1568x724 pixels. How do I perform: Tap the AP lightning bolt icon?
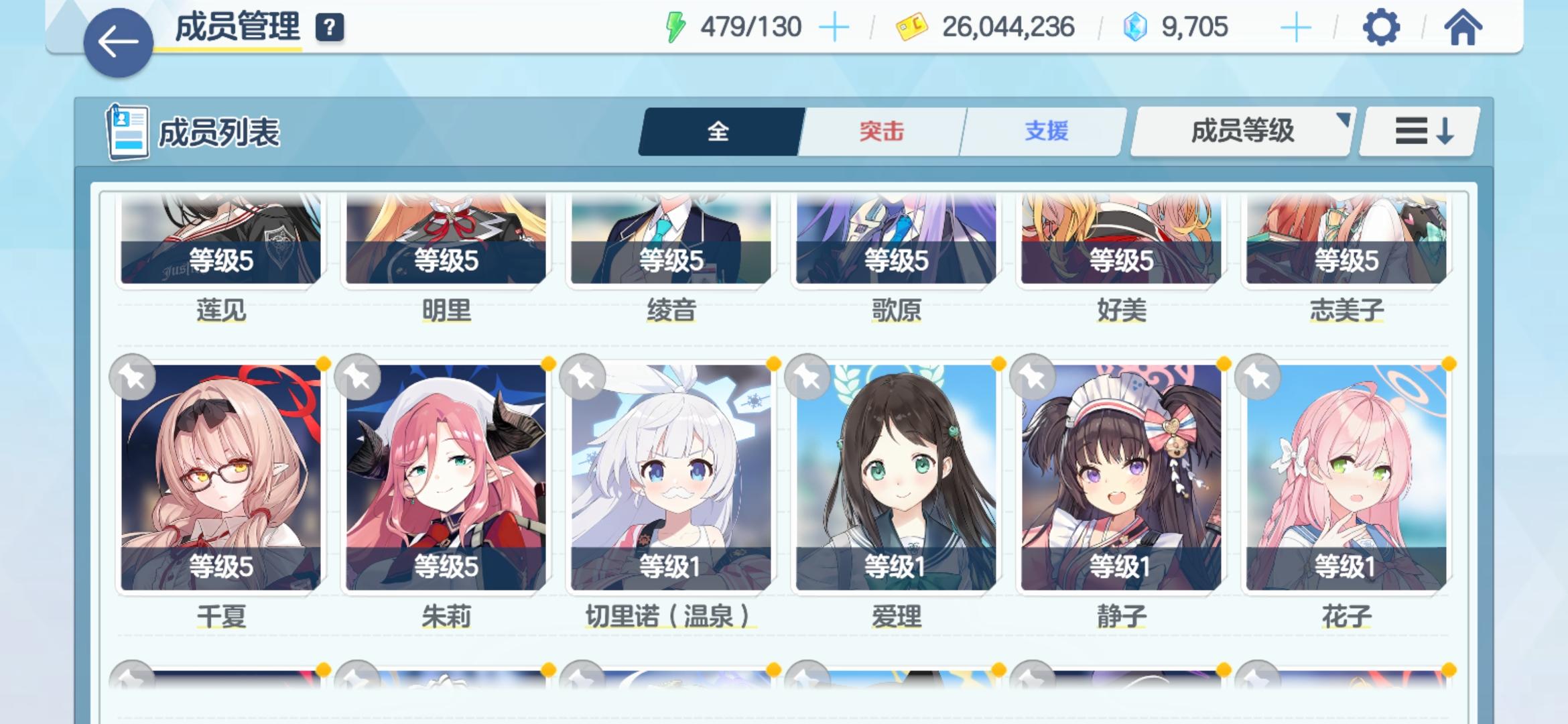675,27
